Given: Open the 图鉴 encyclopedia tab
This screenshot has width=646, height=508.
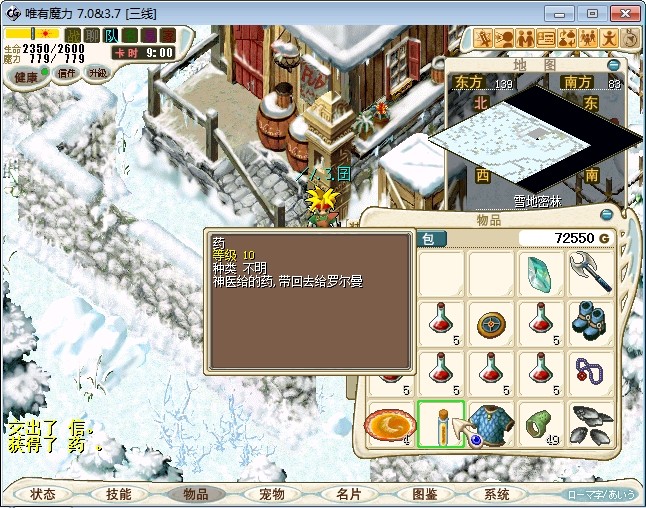Looking at the screenshot, I should (424, 494).
